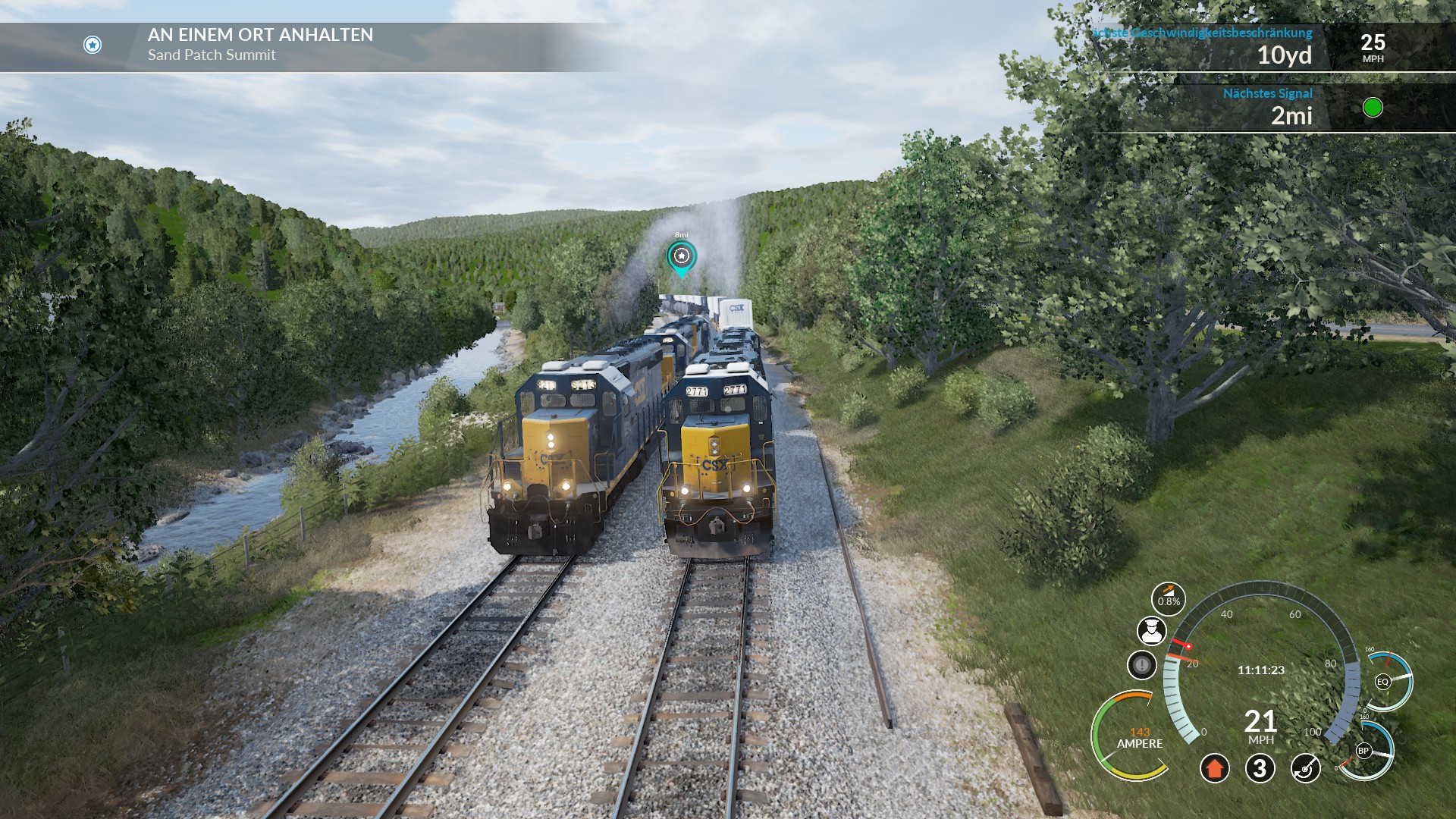
Task: Select the orange reverser arrow icon
Action: 1214,768
